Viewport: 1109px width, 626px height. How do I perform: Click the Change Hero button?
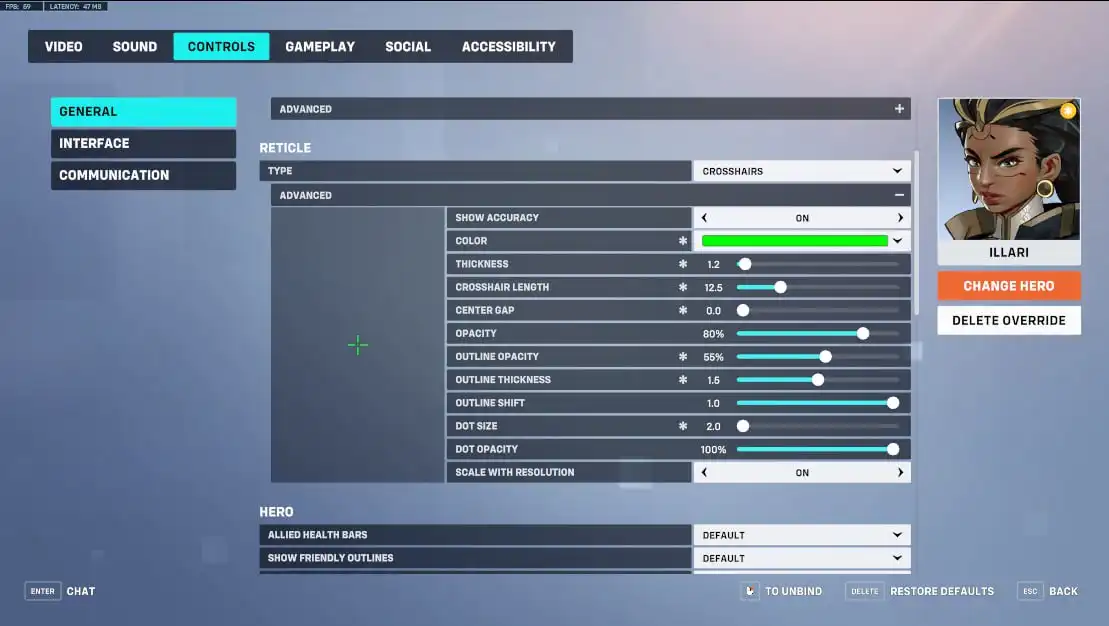tap(1008, 286)
